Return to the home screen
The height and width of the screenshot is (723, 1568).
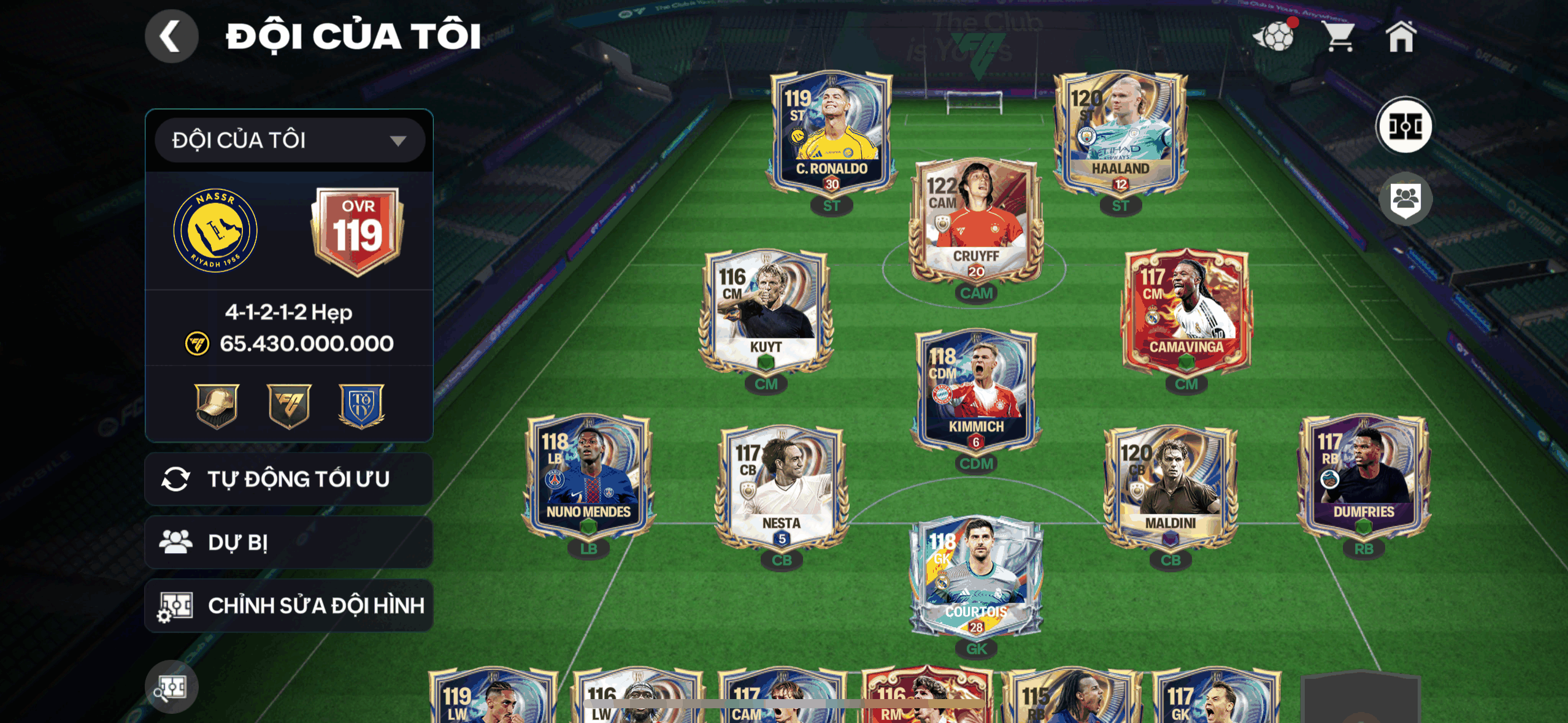click(1401, 37)
